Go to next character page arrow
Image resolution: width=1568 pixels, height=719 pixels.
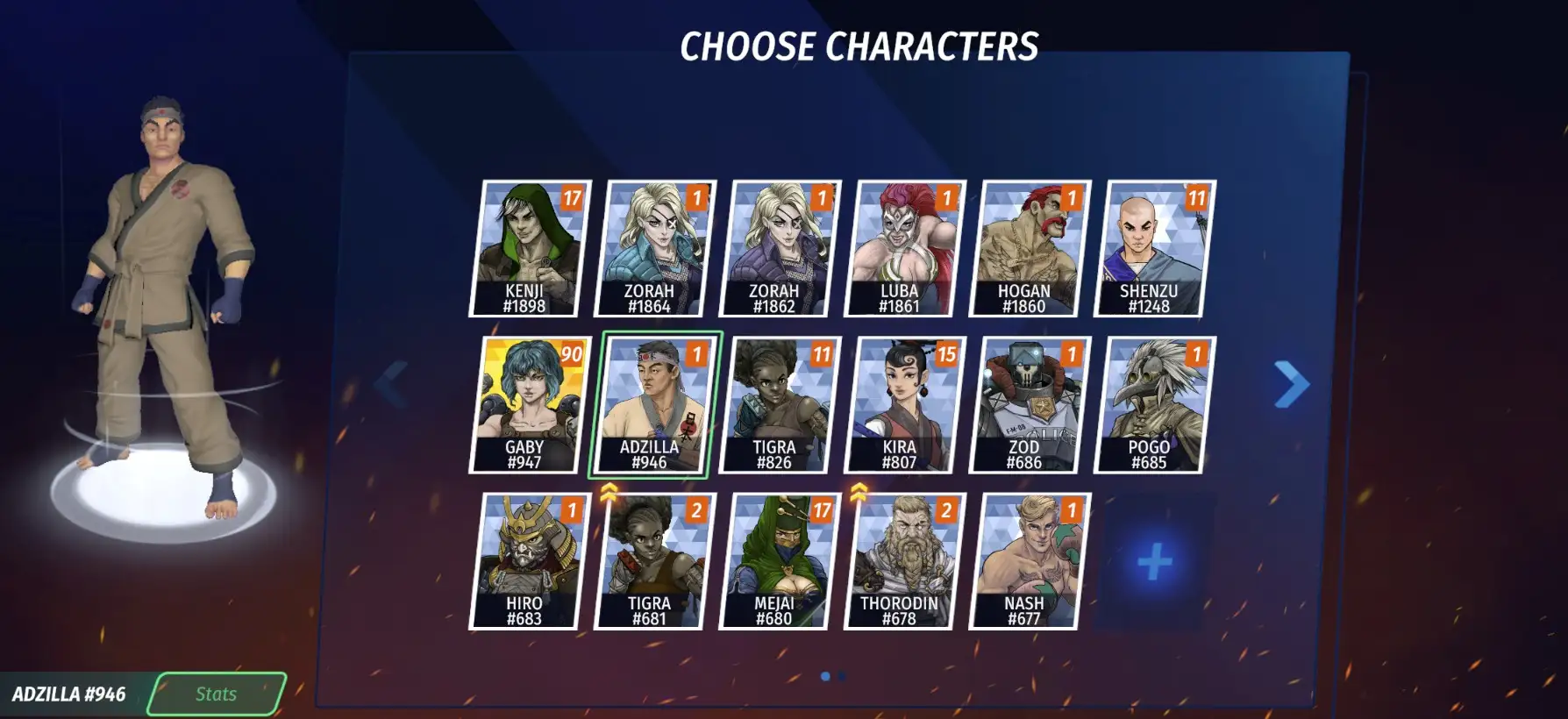[1291, 384]
